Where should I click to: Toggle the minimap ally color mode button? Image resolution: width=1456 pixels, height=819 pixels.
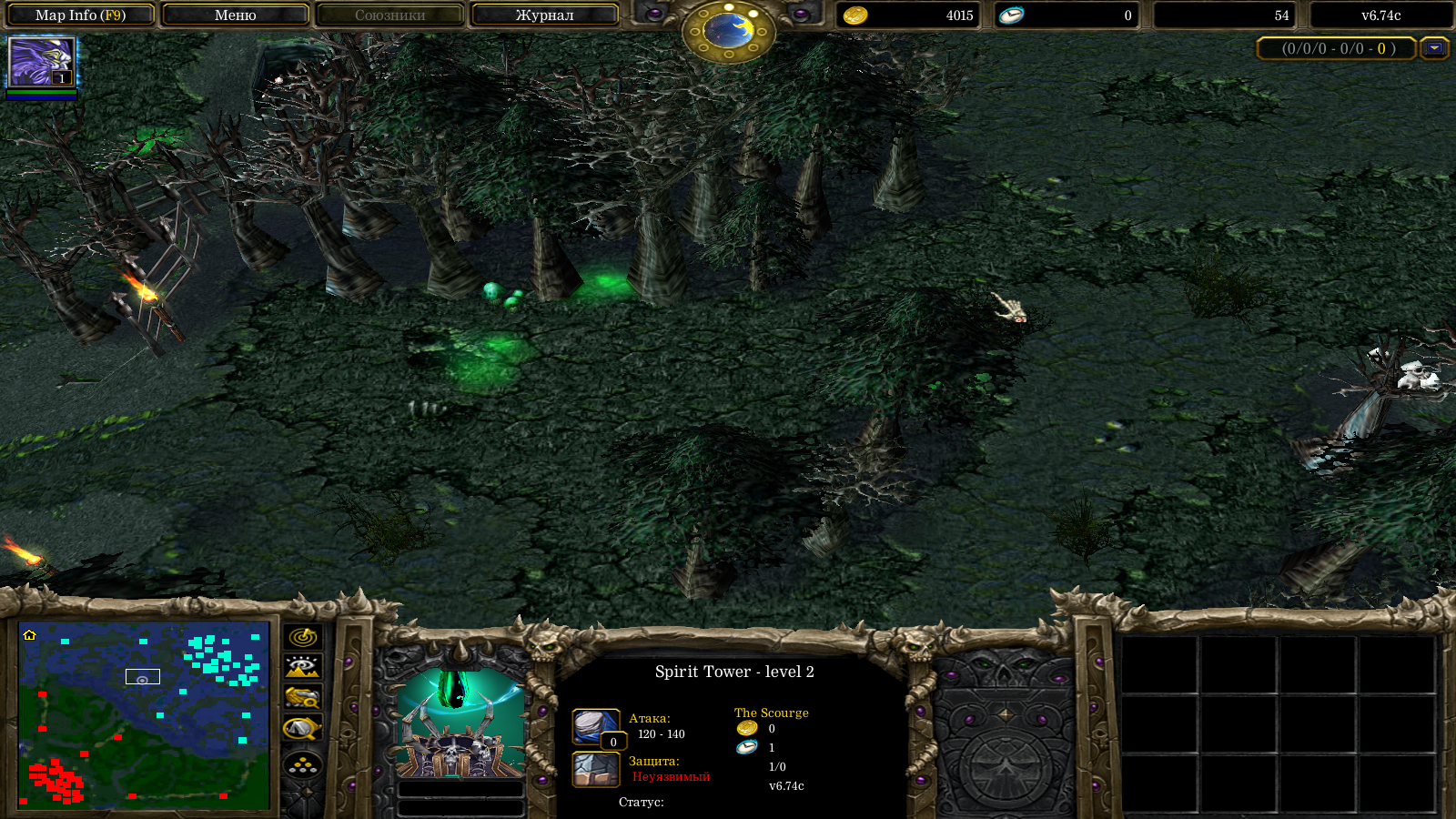[x=302, y=698]
